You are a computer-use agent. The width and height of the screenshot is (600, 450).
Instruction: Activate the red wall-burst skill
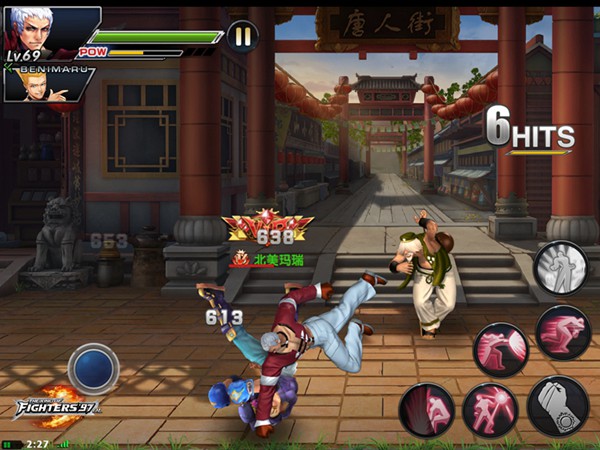426,410
